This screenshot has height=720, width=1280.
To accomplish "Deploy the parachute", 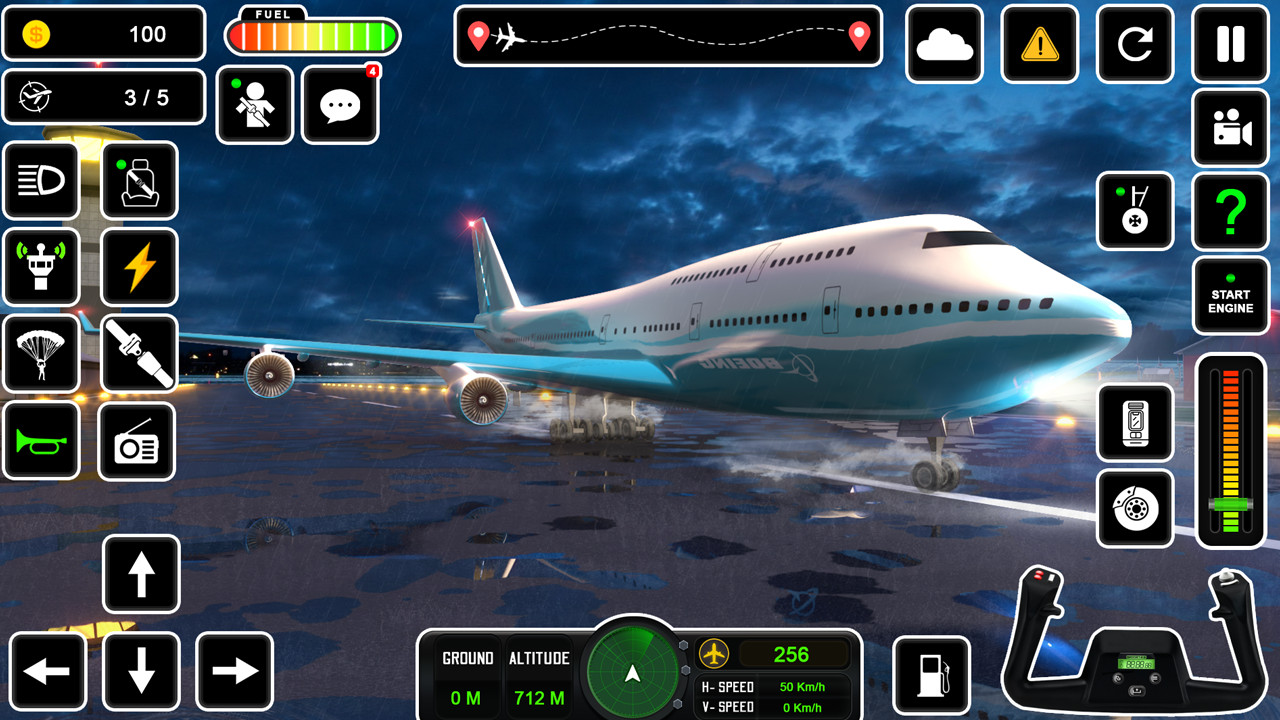I will click(x=41, y=355).
